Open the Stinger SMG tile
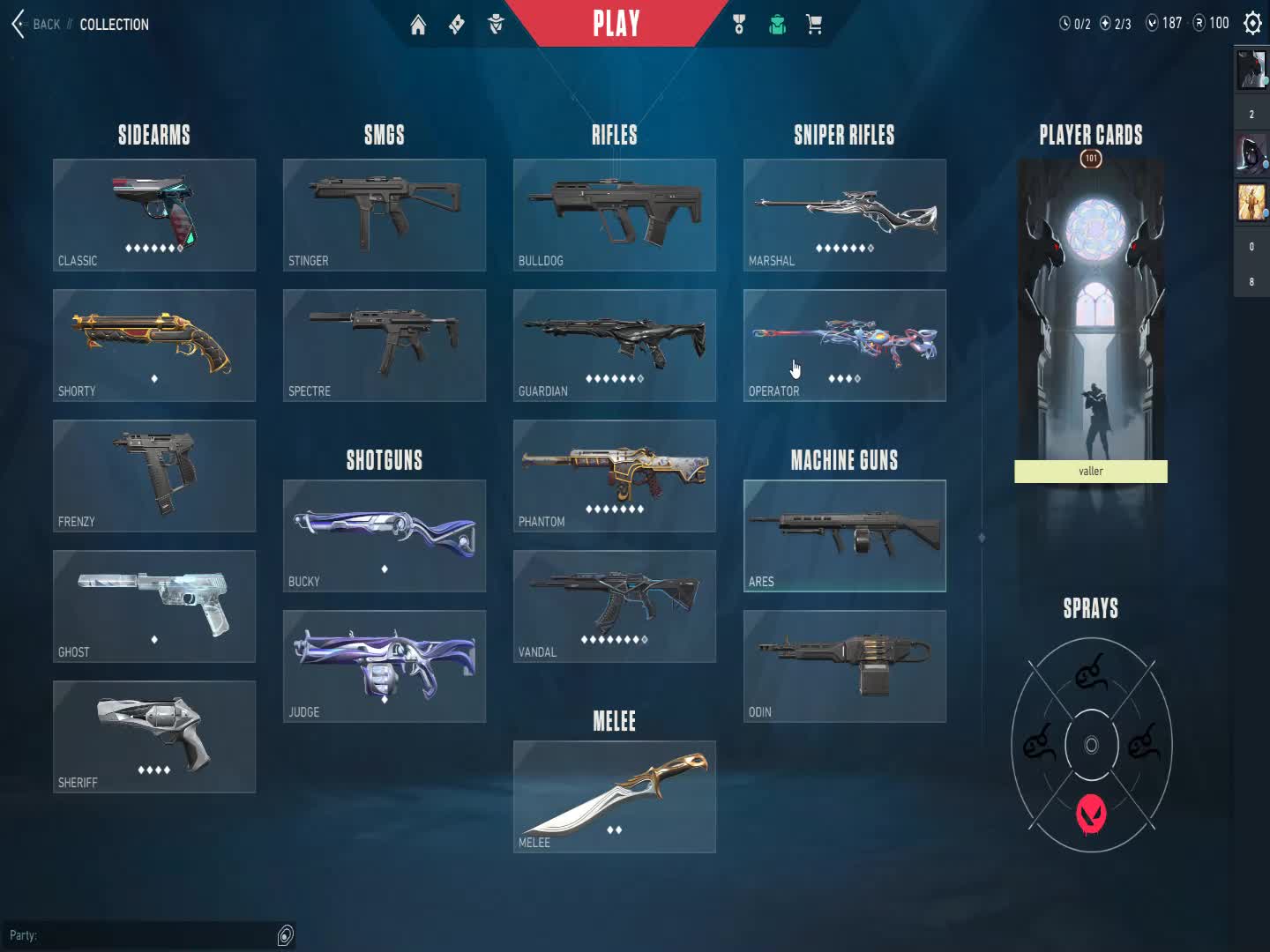Viewport: 1270px width, 952px height. pos(385,215)
